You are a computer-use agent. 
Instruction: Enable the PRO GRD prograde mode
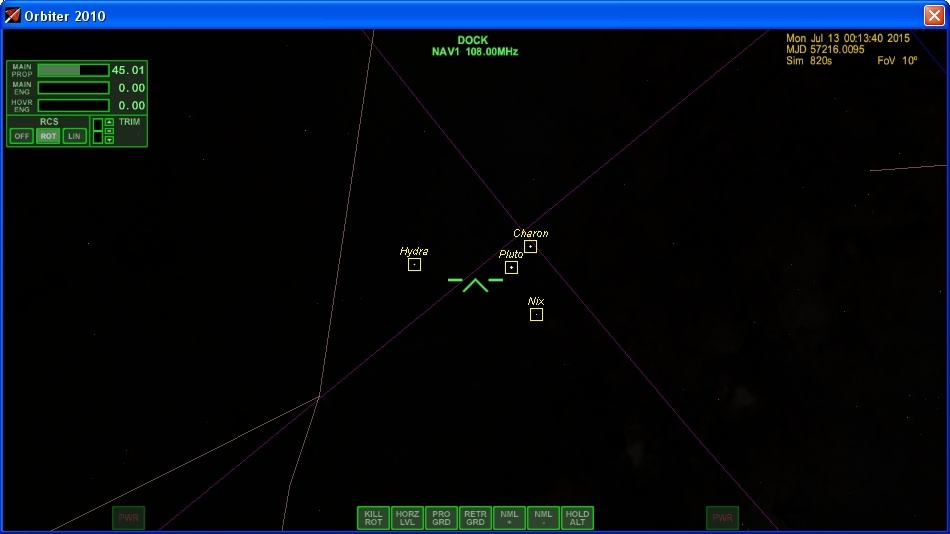tap(441, 518)
